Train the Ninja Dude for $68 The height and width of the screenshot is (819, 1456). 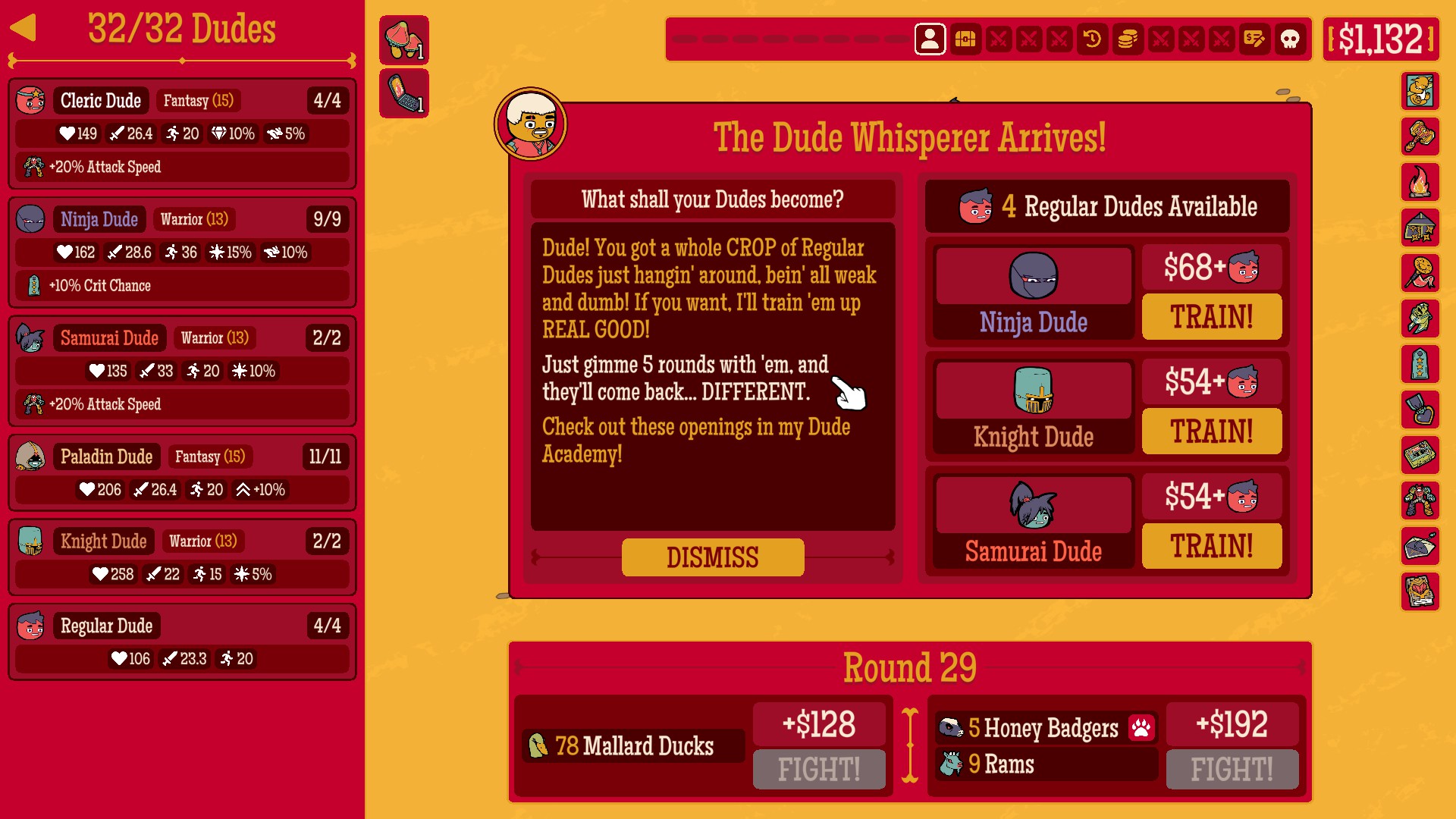pyautogui.click(x=1211, y=317)
